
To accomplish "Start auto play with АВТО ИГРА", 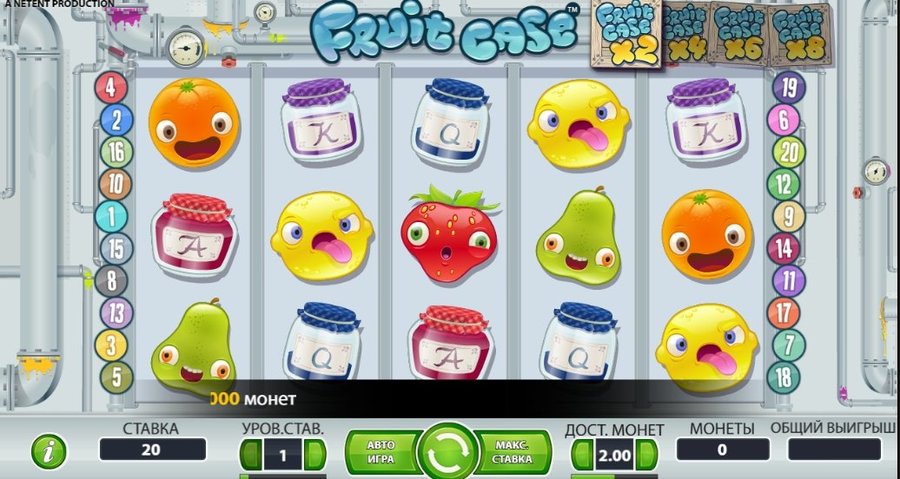I will tap(380, 450).
